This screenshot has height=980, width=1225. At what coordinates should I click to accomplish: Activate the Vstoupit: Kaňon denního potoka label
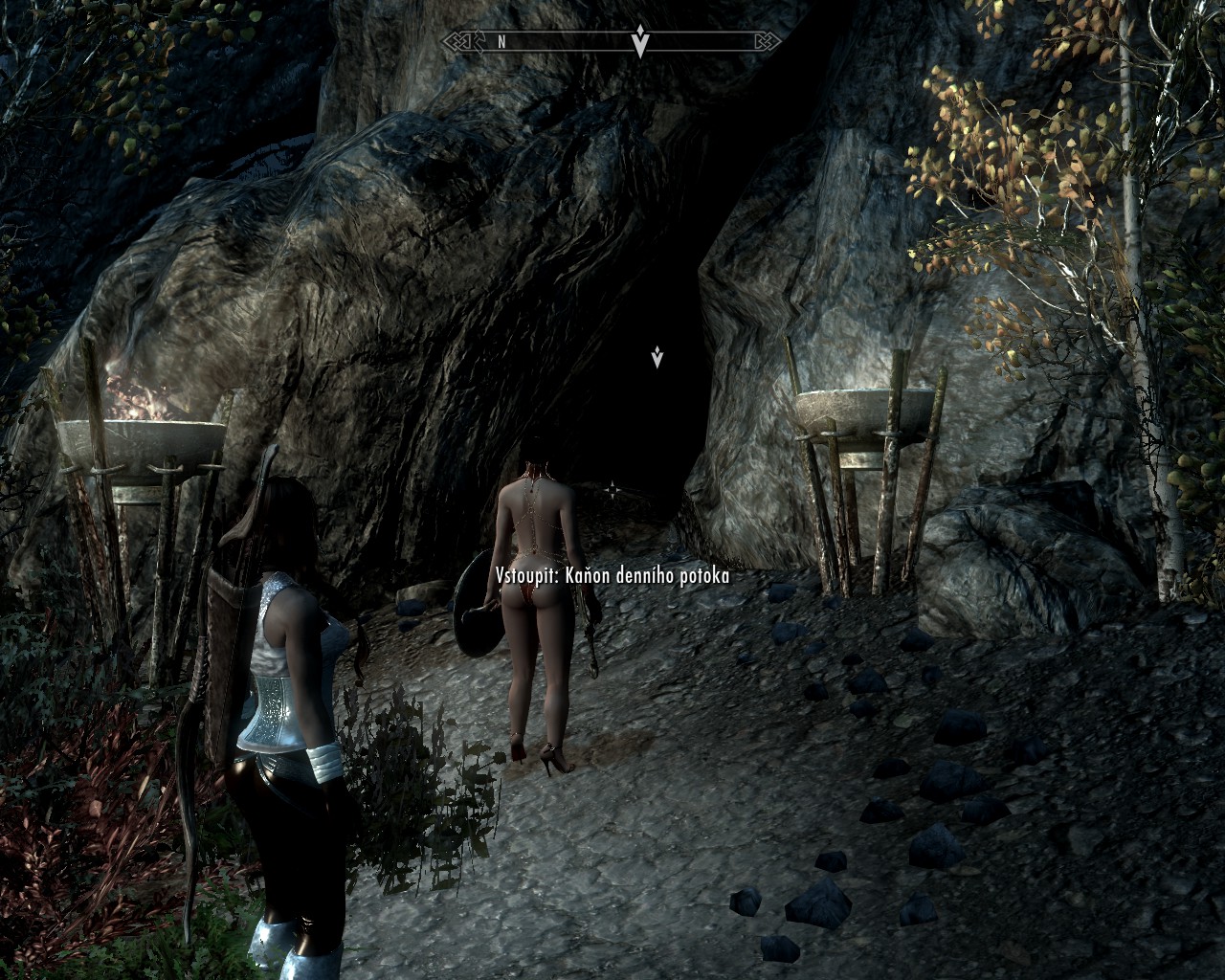[x=612, y=575]
